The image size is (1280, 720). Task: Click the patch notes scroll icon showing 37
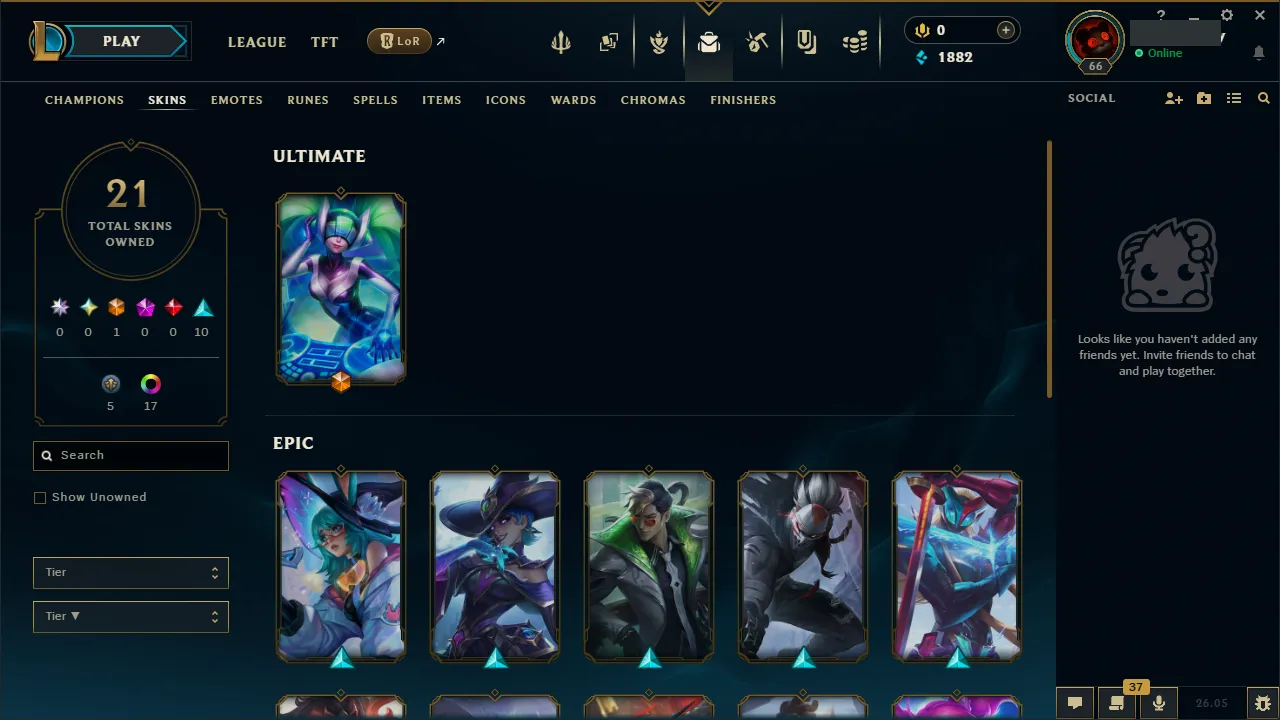pyautogui.click(x=1116, y=703)
